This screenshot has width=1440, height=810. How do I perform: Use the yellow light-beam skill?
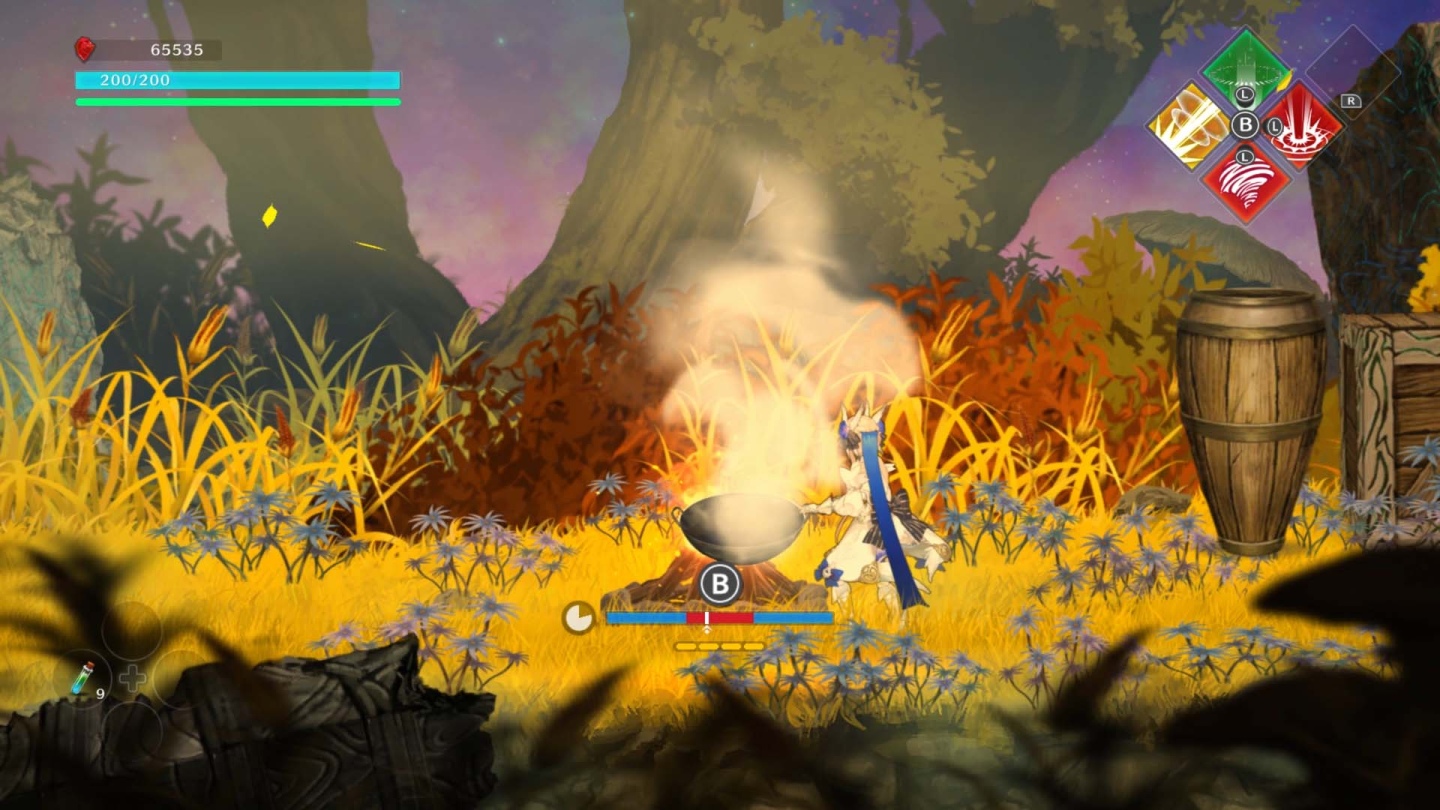(x=1189, y=126)
